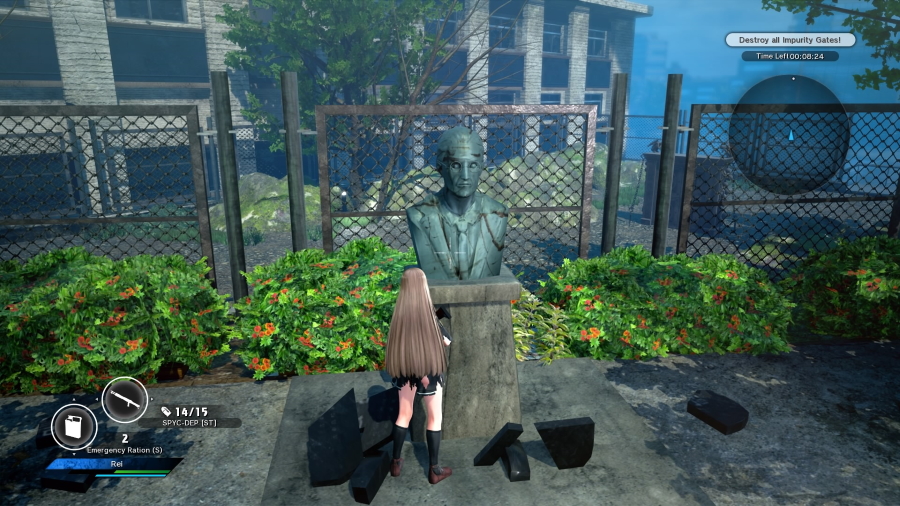900x506 pixels.
Task: Choose the rifle weapon icon
Action: click(x=125, y=400)
